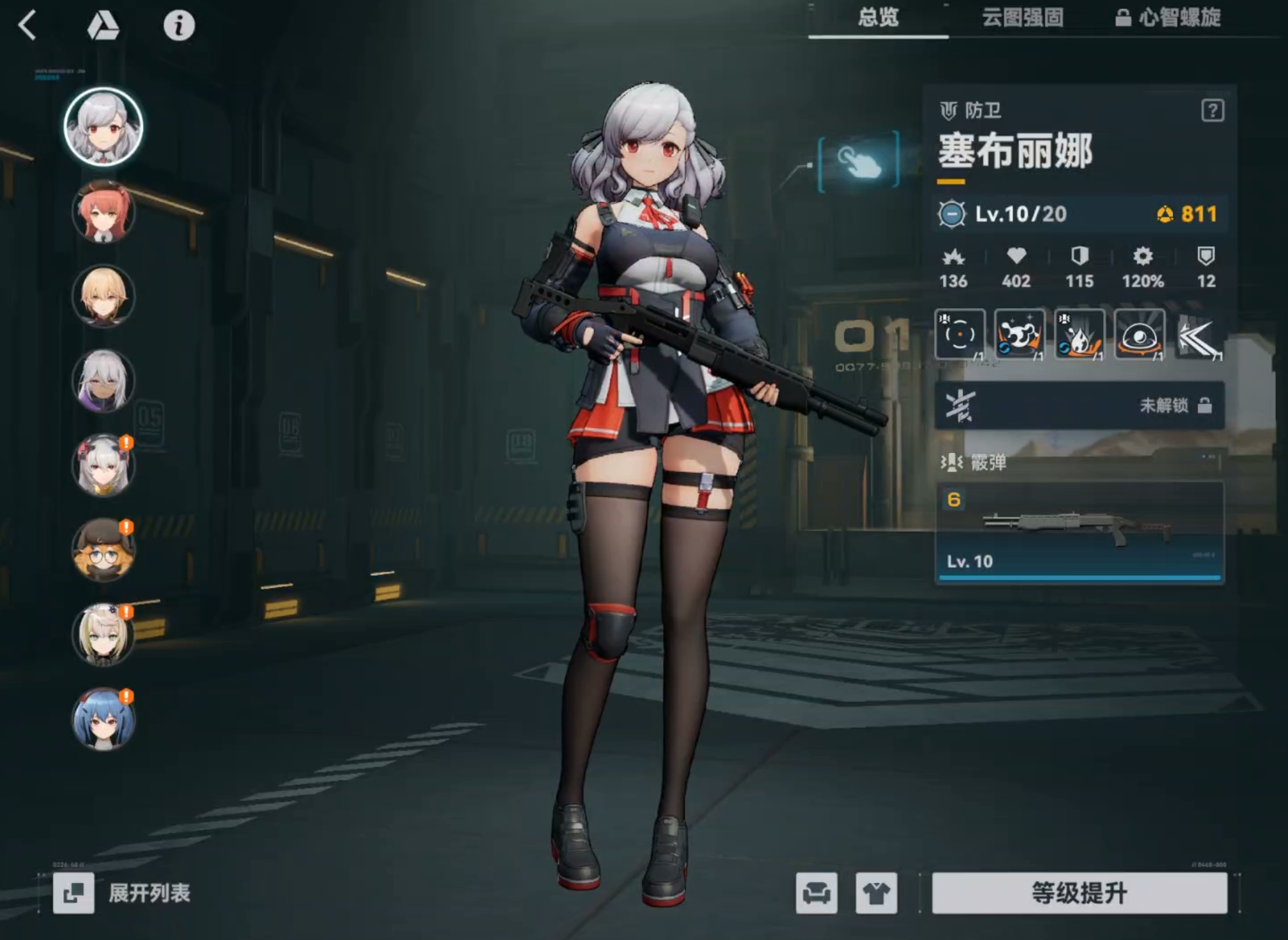
Task: Open the outfit shirt button
Action: click(x=876, y=893)
